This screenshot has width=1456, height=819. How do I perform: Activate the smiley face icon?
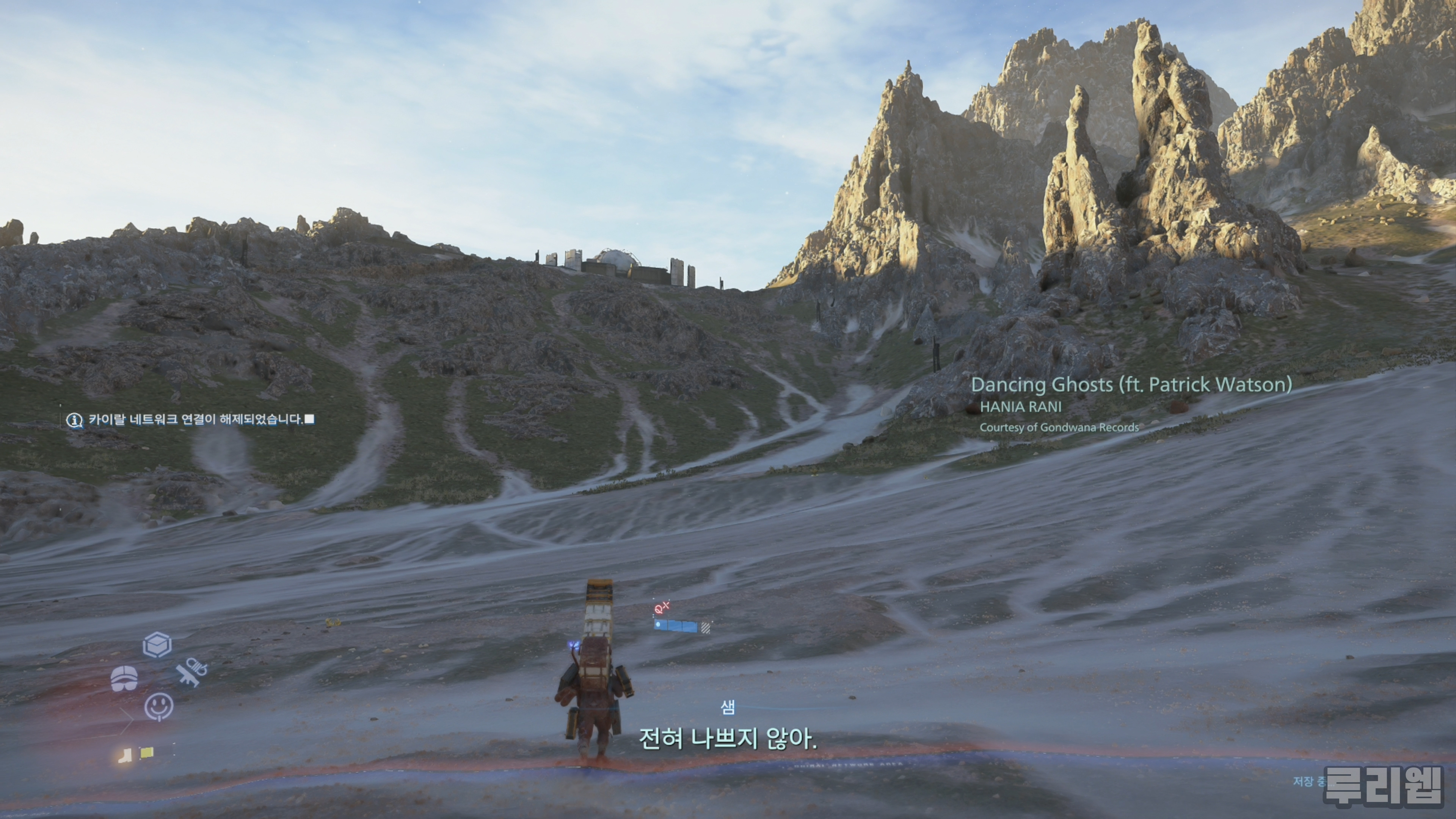[x=159, y=706]
